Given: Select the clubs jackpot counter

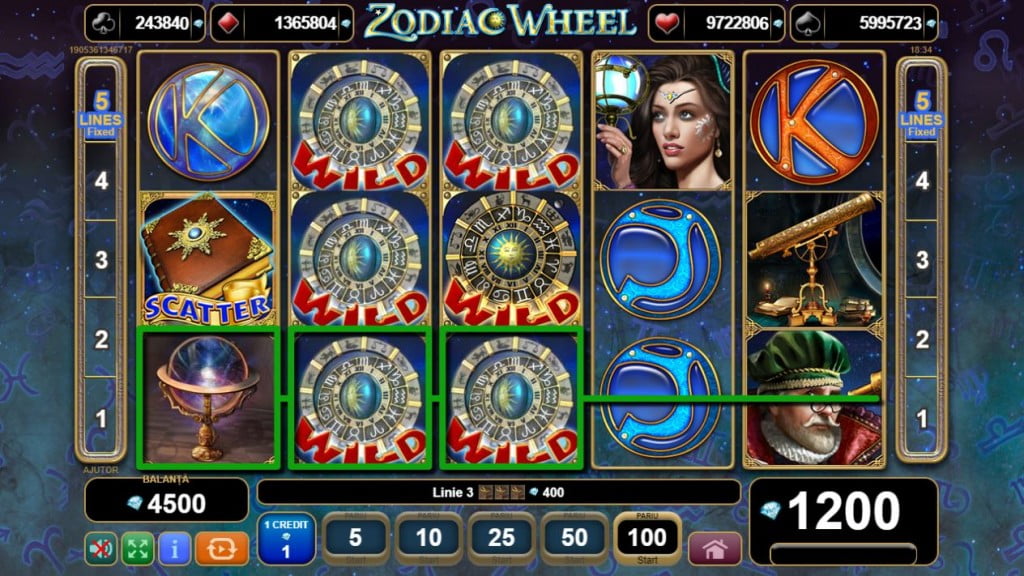Looking at the screenshot, I should coord(145,23).
